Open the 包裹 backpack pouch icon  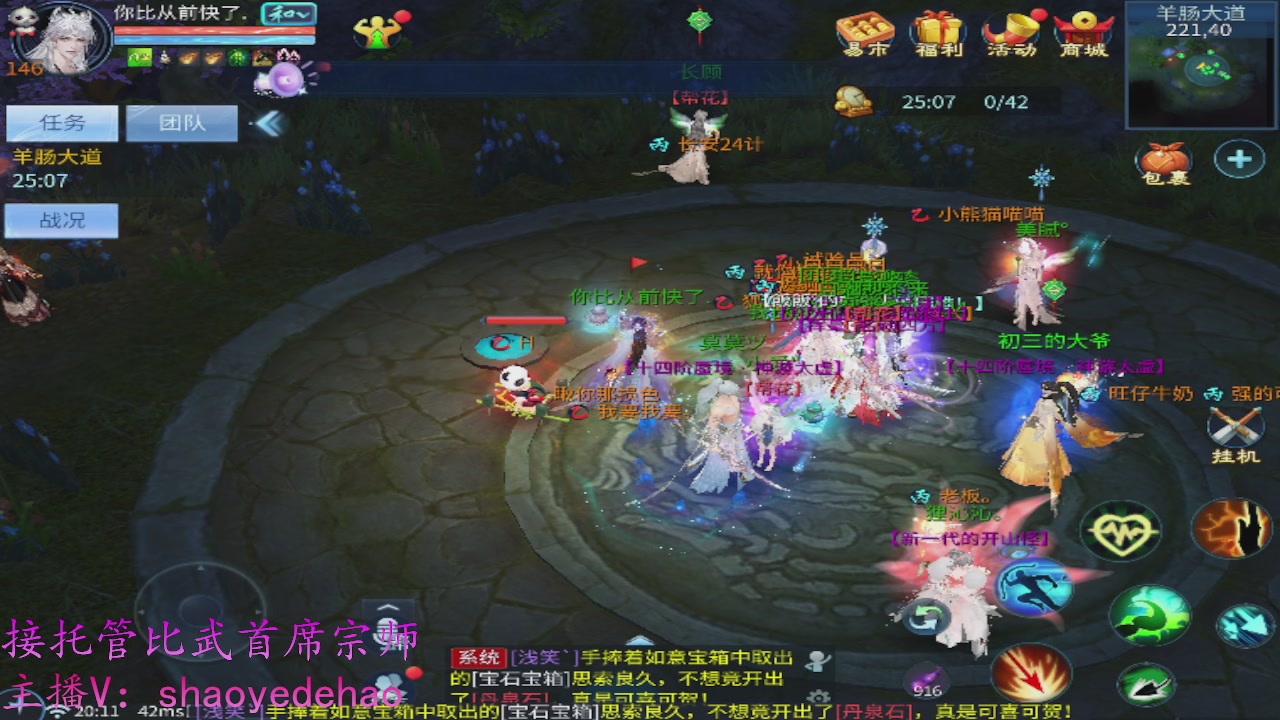click(1163, 163)
